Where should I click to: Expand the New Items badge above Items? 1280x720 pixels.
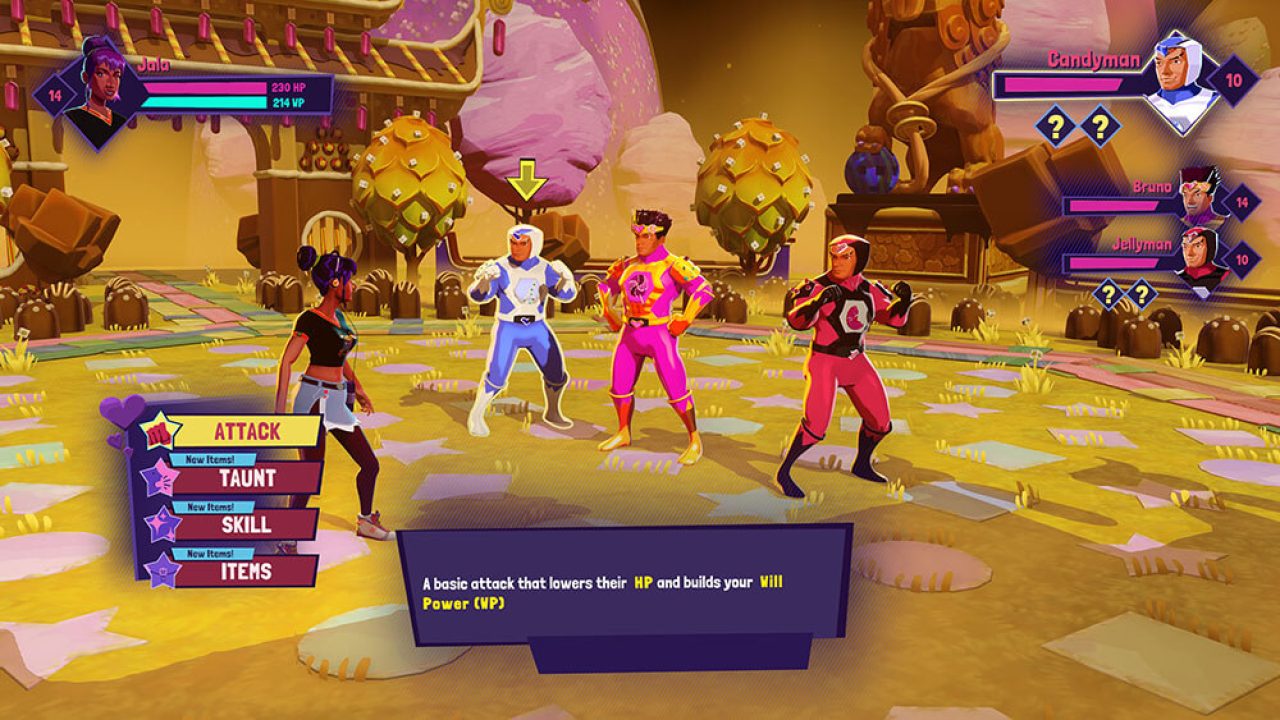211,550
